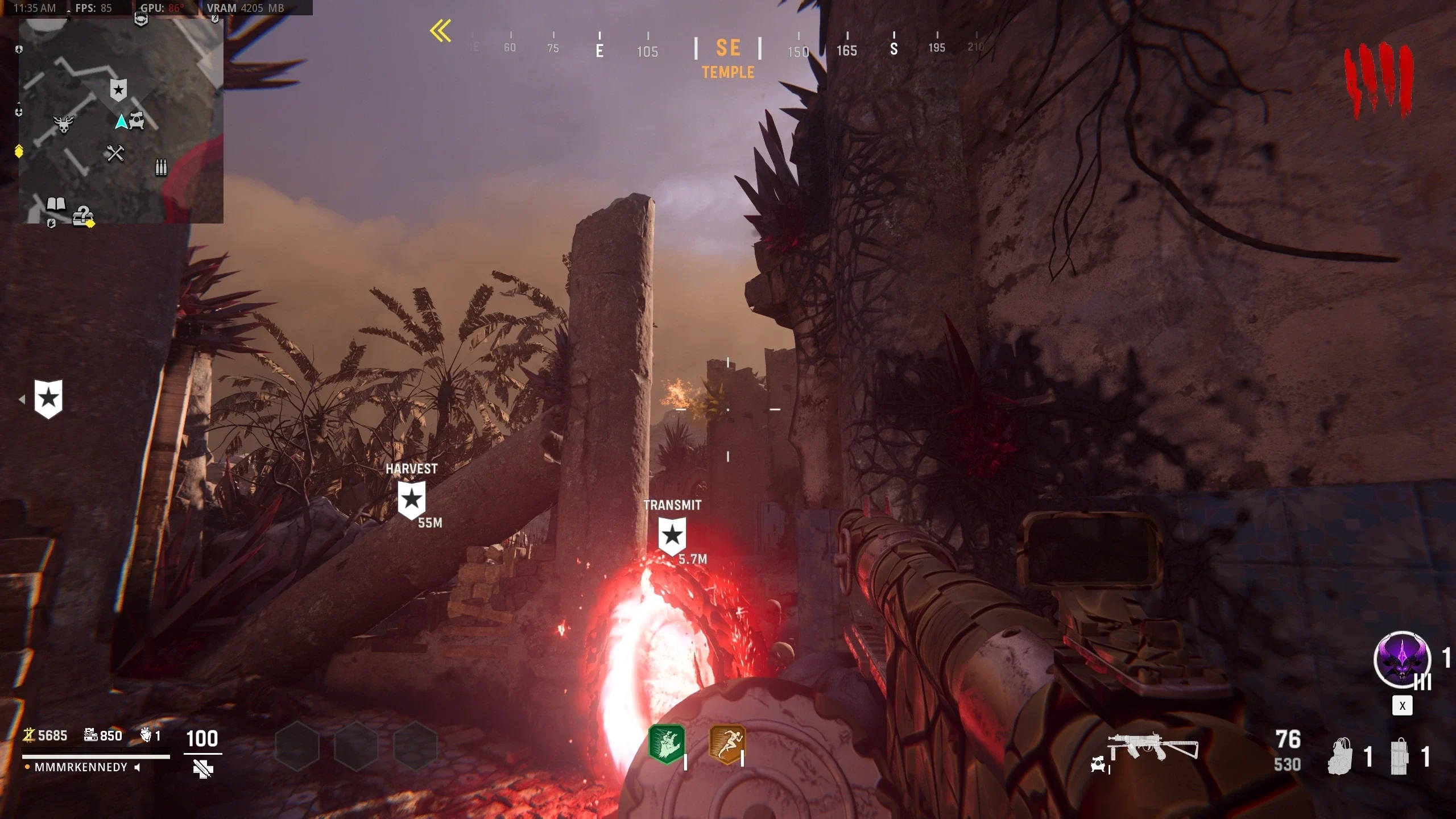Select the TRANSMIT objective marker
Screen dimensions: 1456x819
click(672, 535)
